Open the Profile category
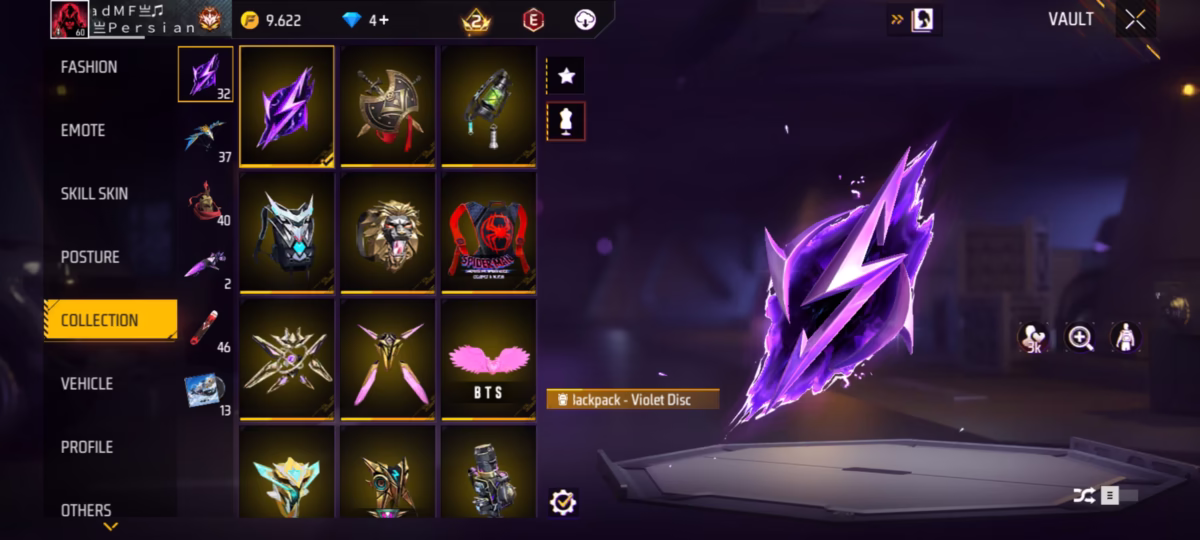1200x540 pixels. pos(87,447)
